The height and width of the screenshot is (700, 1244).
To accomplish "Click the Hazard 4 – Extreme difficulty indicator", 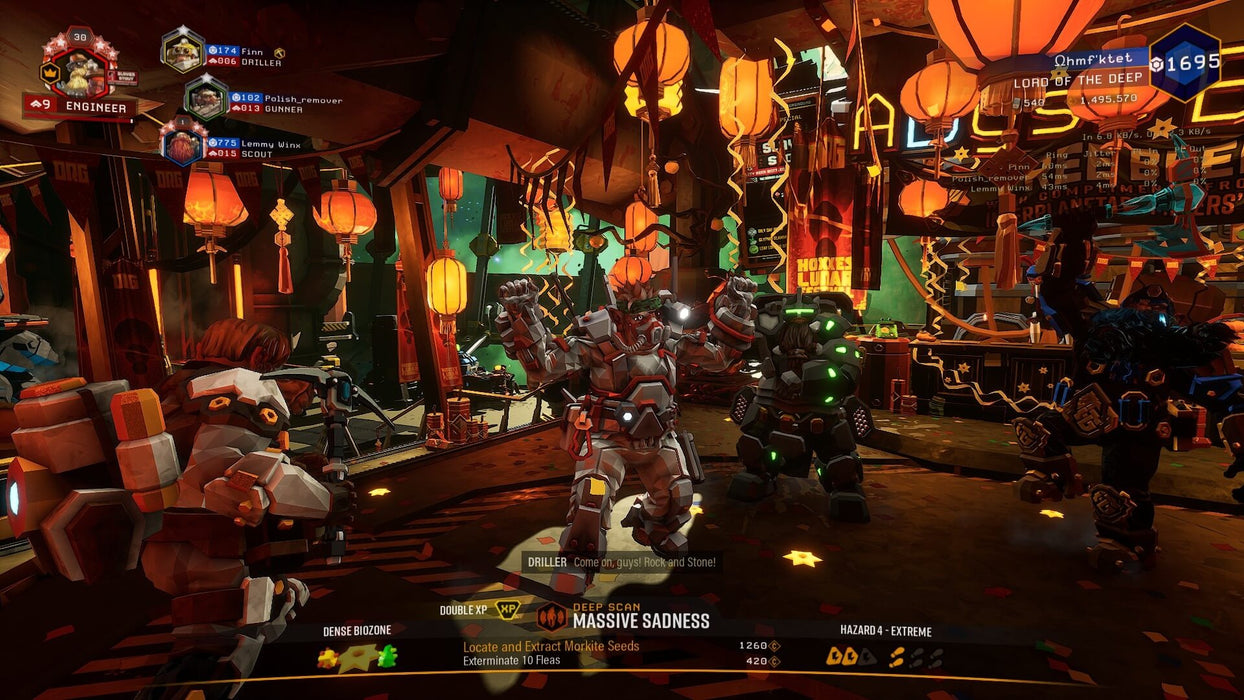I will (885, 656).
